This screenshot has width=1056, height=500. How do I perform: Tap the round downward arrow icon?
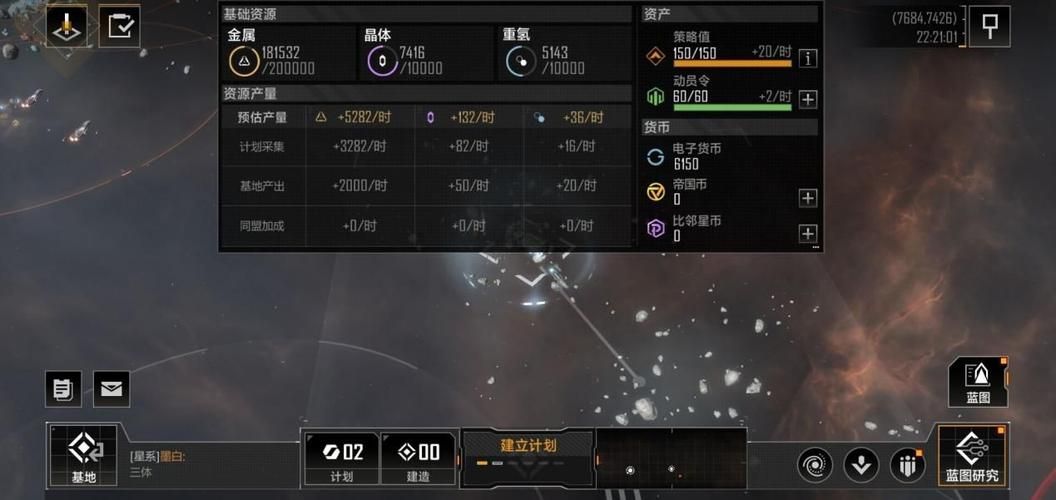[x=861, y=465]
